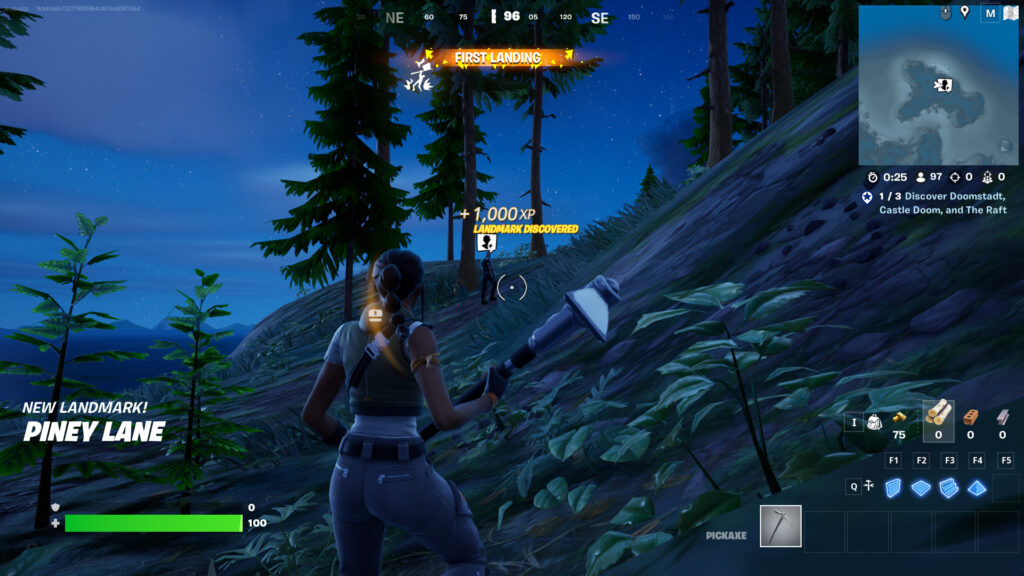The height and width of the screenshot is (576, 1024).
Task: Select the pickaxe hotbar slot
Action: [780, 526]
